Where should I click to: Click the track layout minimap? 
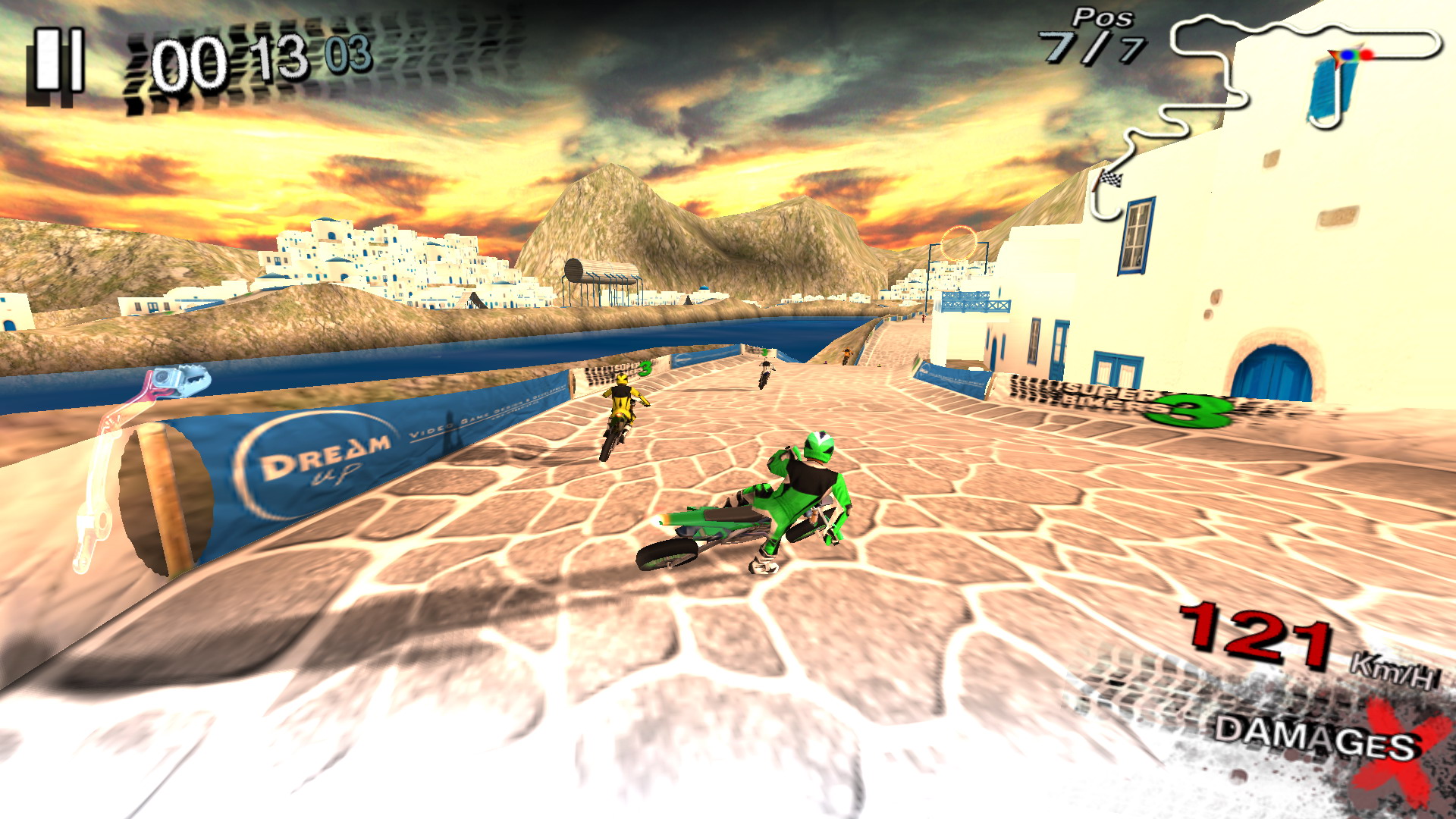pos(1259,106)
